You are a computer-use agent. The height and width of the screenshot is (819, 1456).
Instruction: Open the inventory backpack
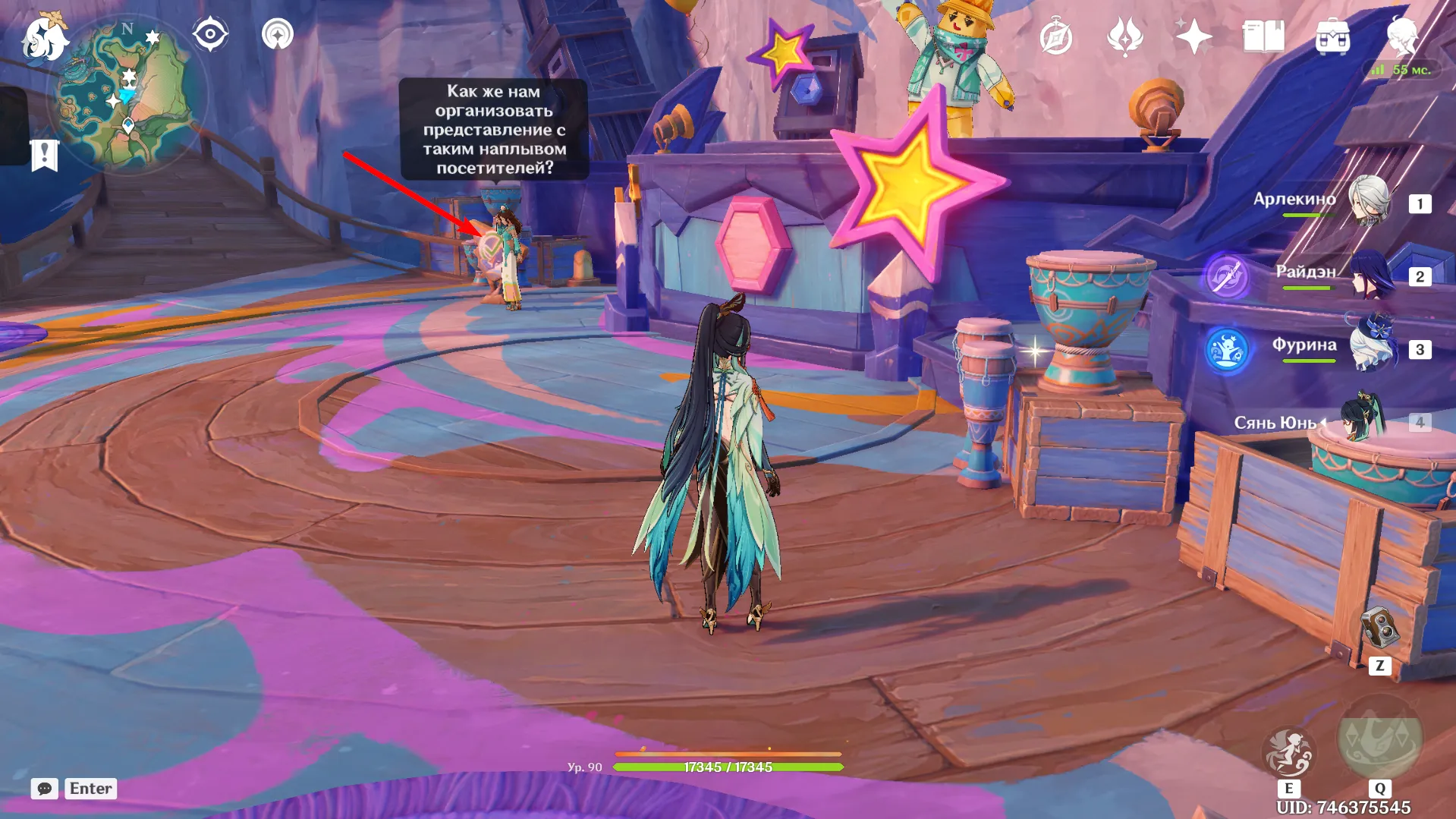[x=1332, y=36]
